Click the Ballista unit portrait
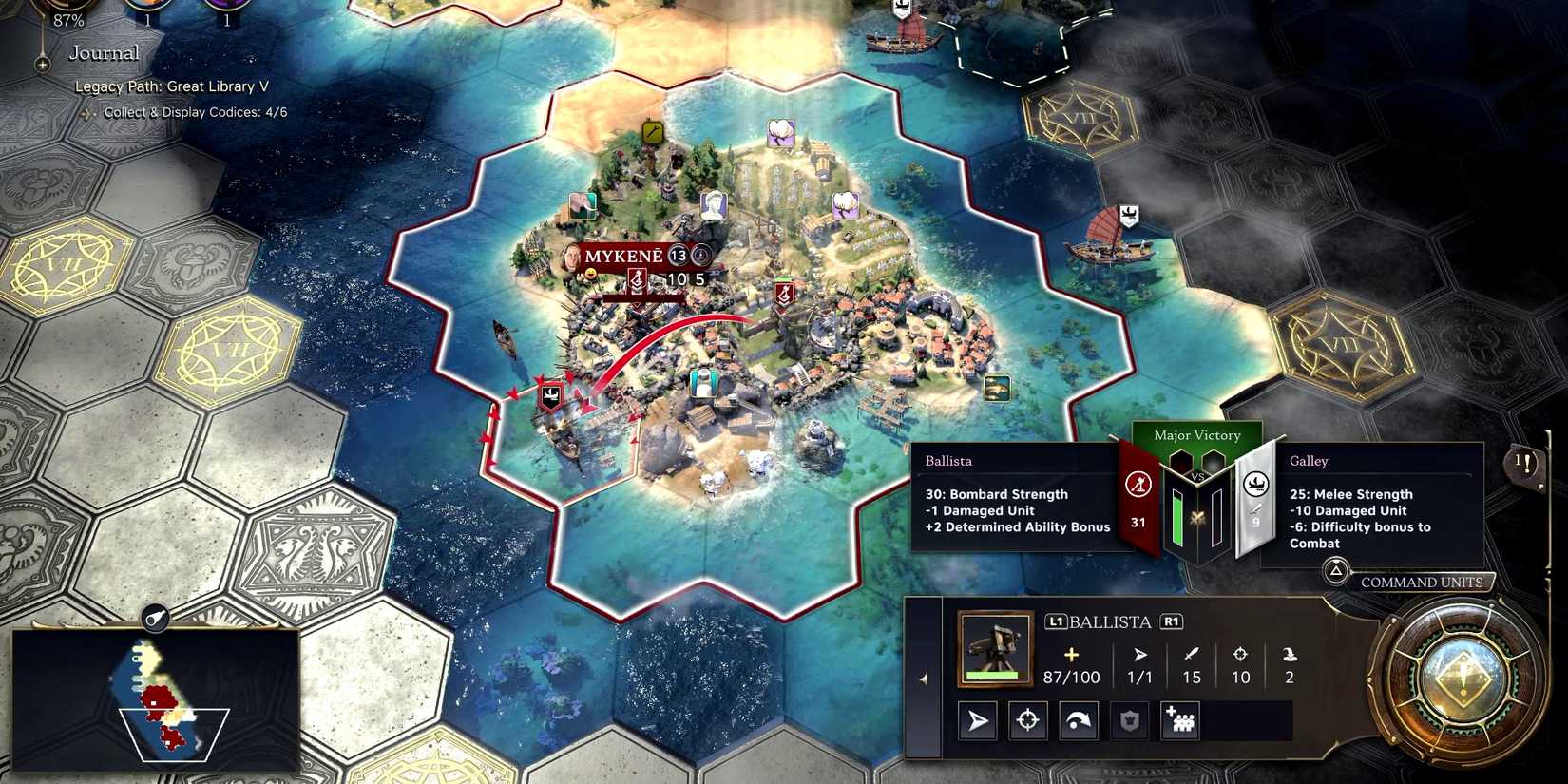 click(x=995, y=648)
